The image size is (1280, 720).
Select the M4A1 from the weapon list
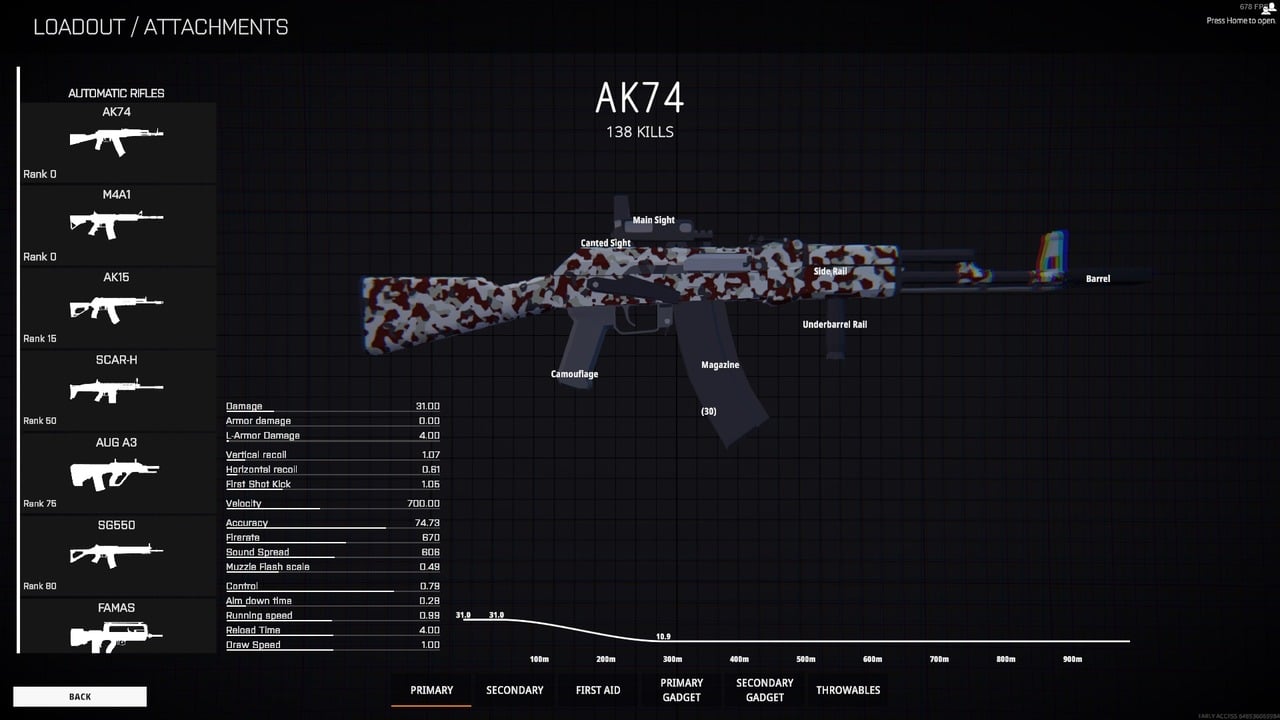(x=116, y=222)
